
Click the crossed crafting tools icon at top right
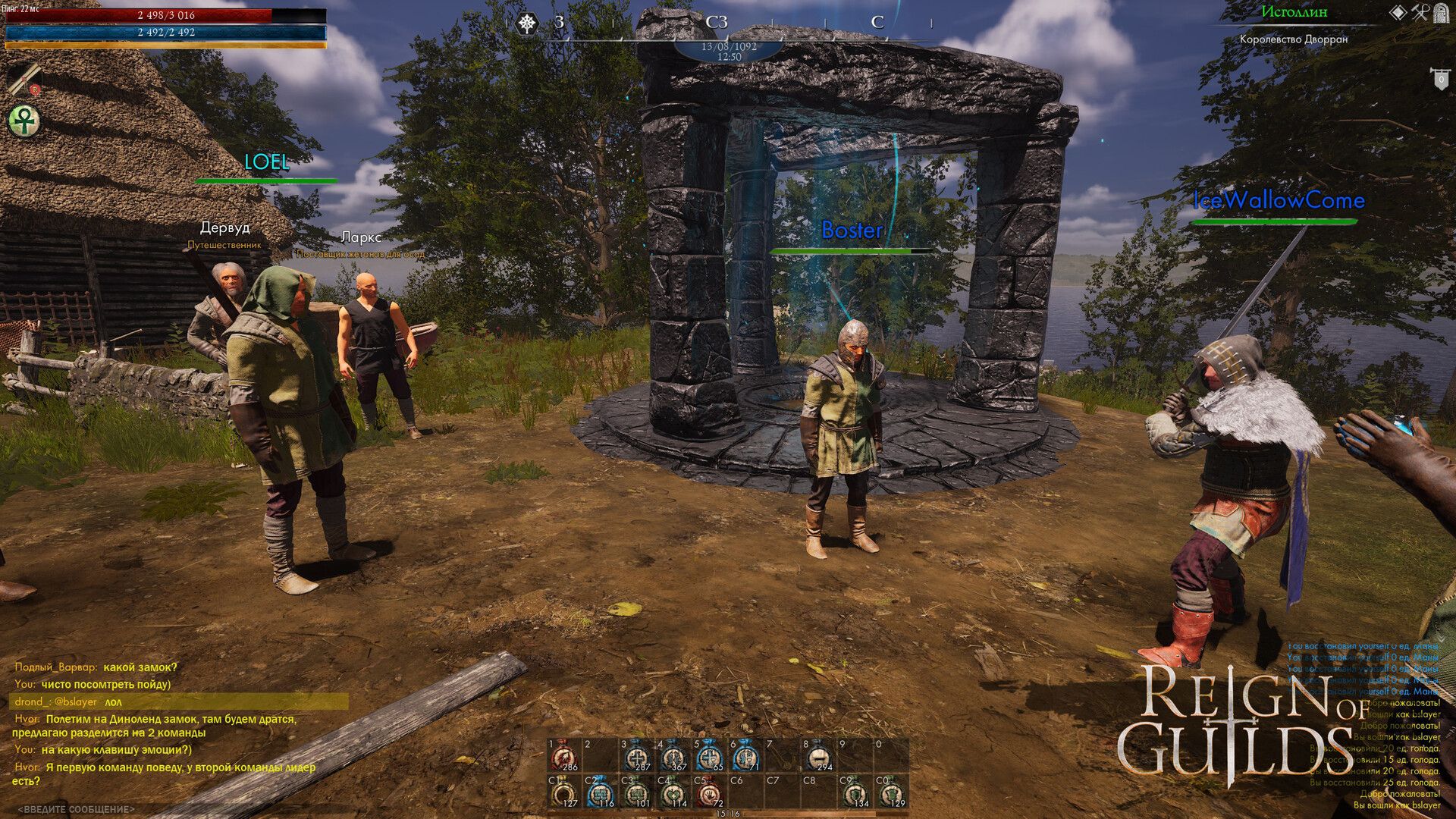1420,13
